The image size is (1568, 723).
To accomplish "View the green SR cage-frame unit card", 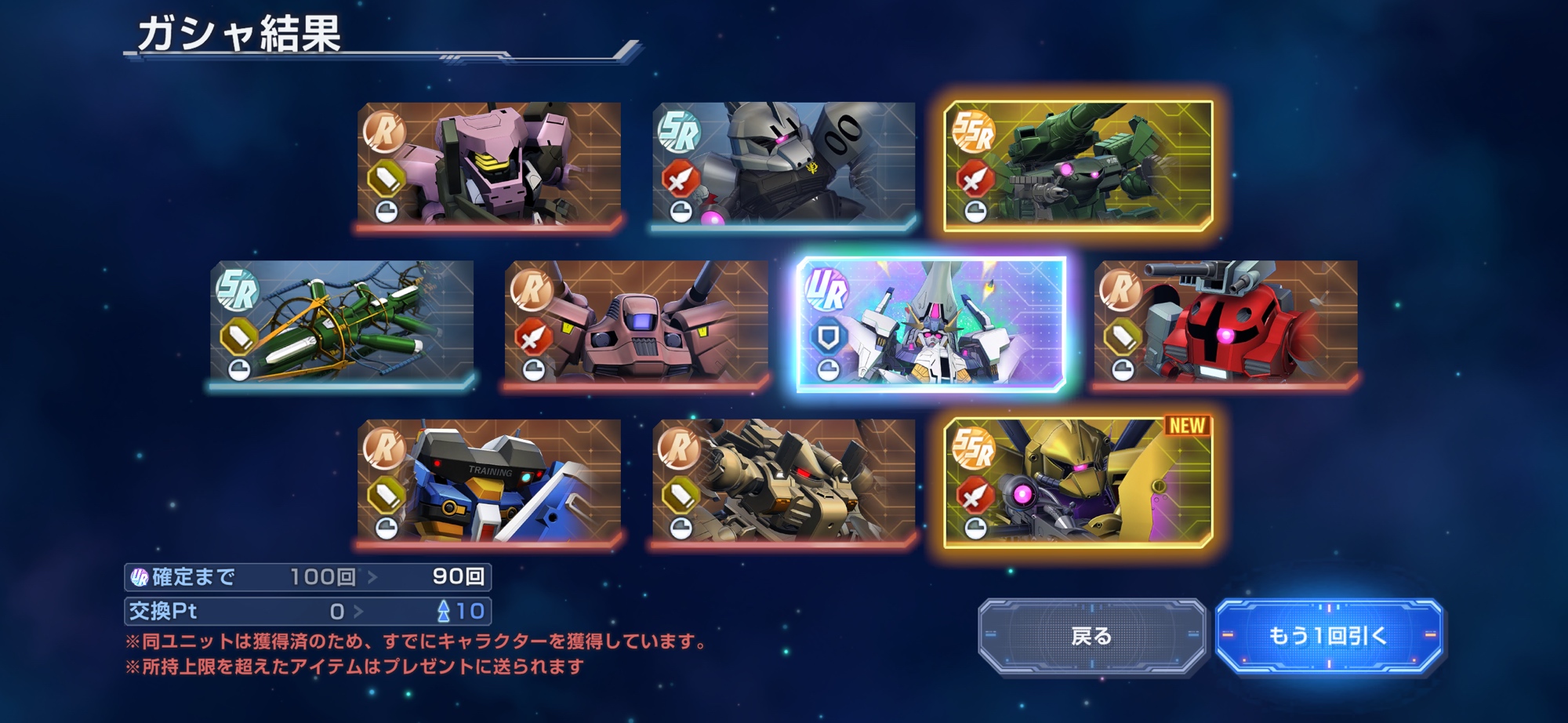I will click(x=342, y=324).
